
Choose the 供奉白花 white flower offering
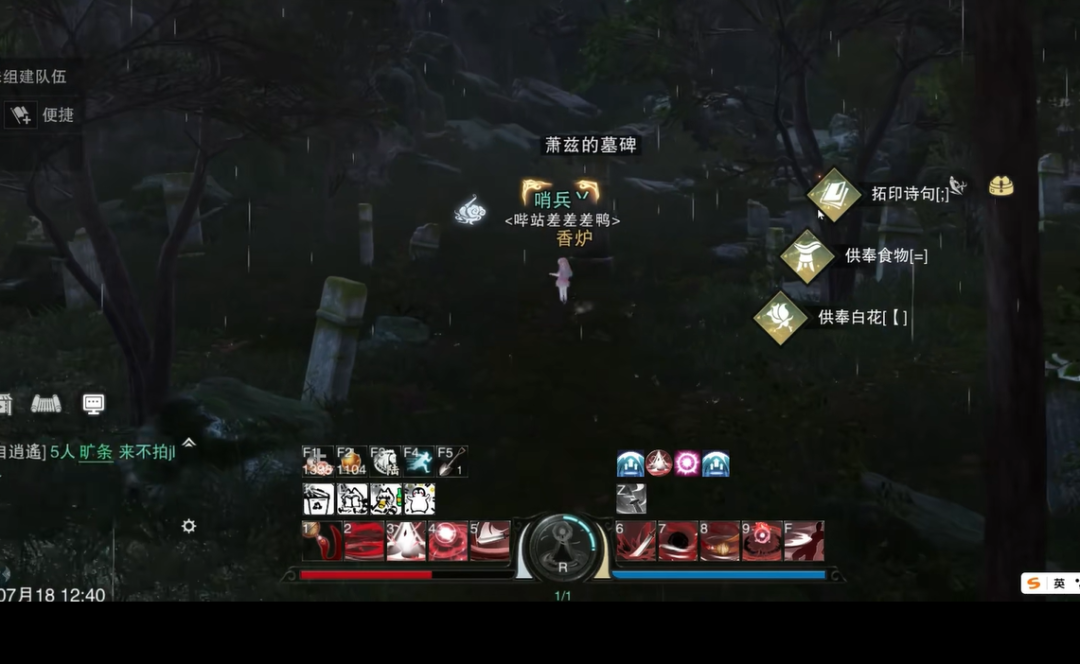[x=780, y=318]
